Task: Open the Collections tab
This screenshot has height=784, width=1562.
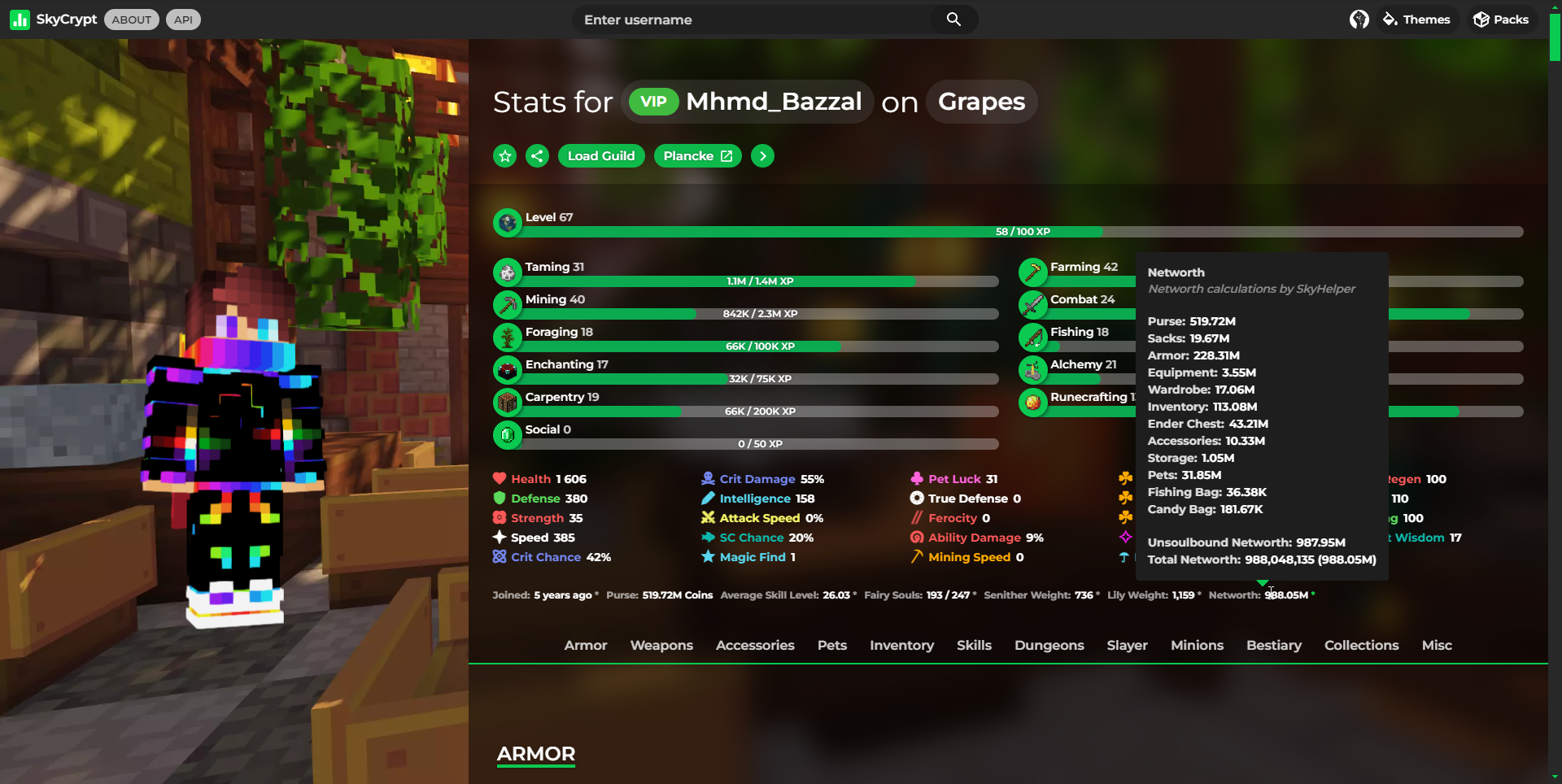Action: click(1362, 645)
